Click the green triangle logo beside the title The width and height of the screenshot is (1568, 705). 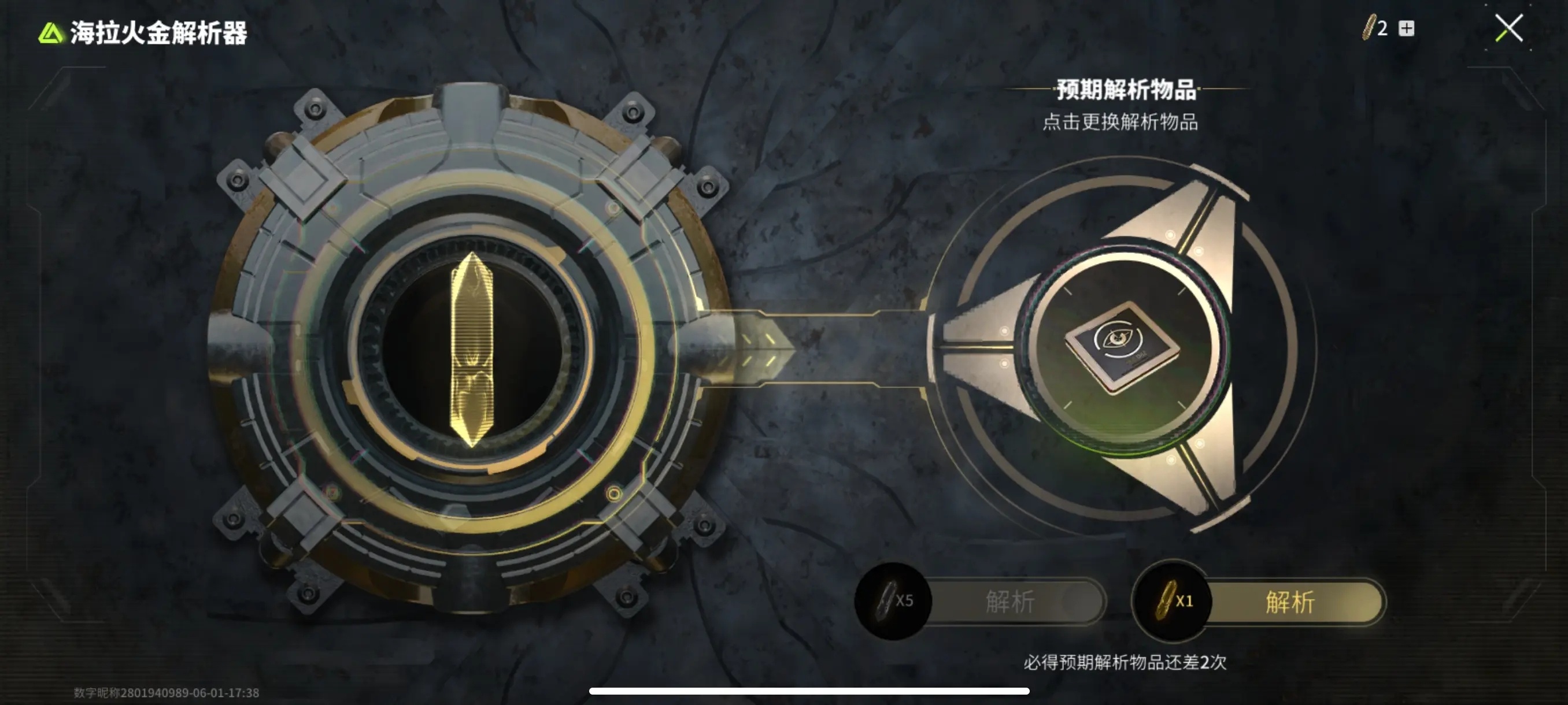point(51,35)
